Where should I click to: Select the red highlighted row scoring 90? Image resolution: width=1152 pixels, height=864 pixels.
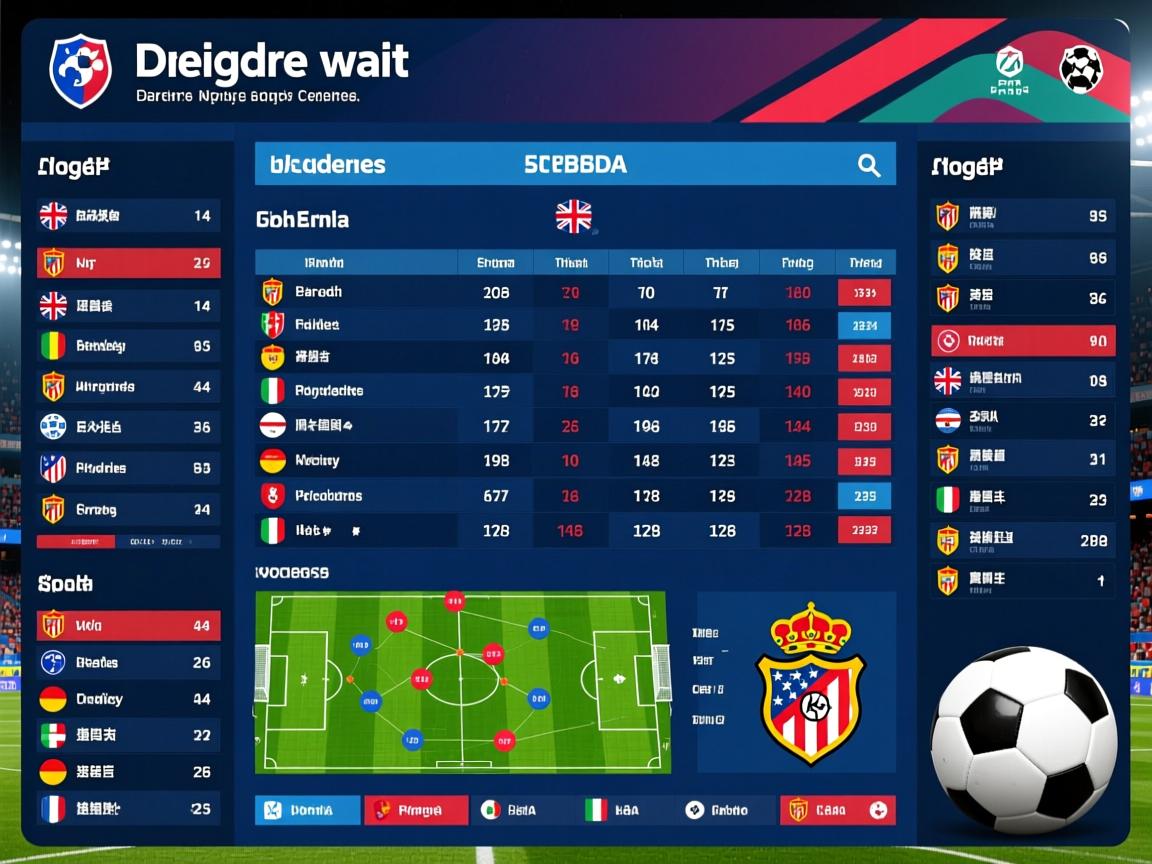[x=1022, y=341]
